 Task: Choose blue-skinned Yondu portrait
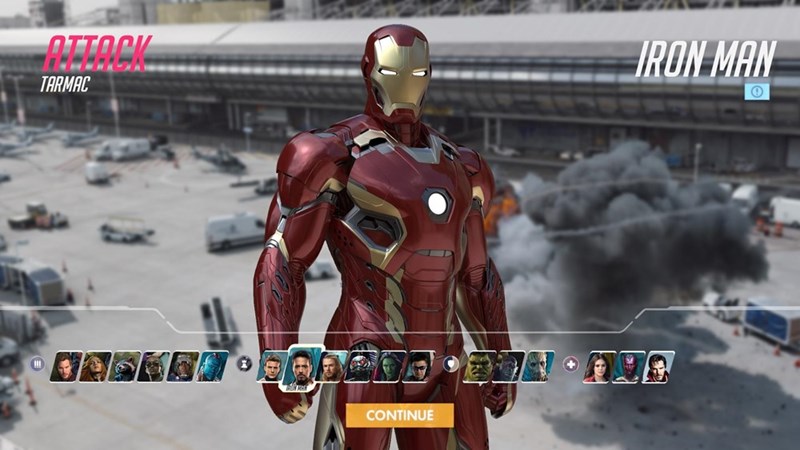click(x=211, y=366)
